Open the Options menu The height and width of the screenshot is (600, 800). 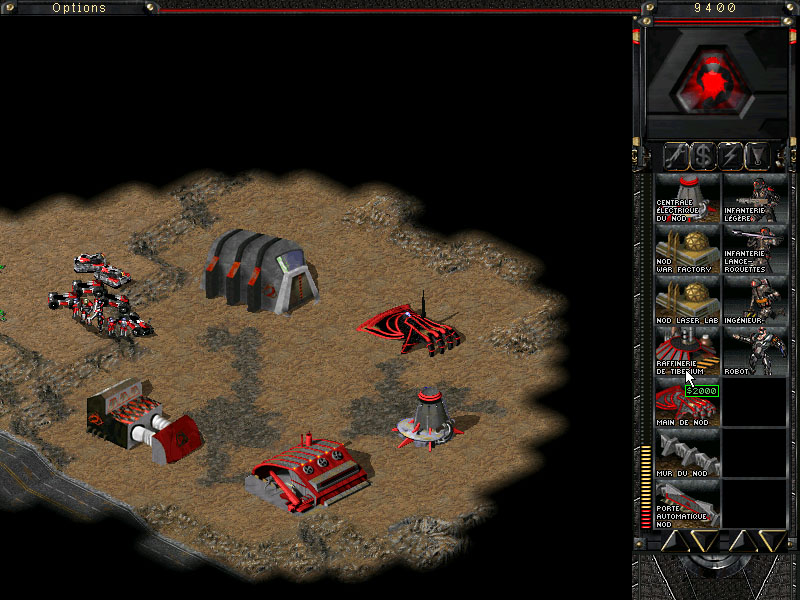[78, 8]
